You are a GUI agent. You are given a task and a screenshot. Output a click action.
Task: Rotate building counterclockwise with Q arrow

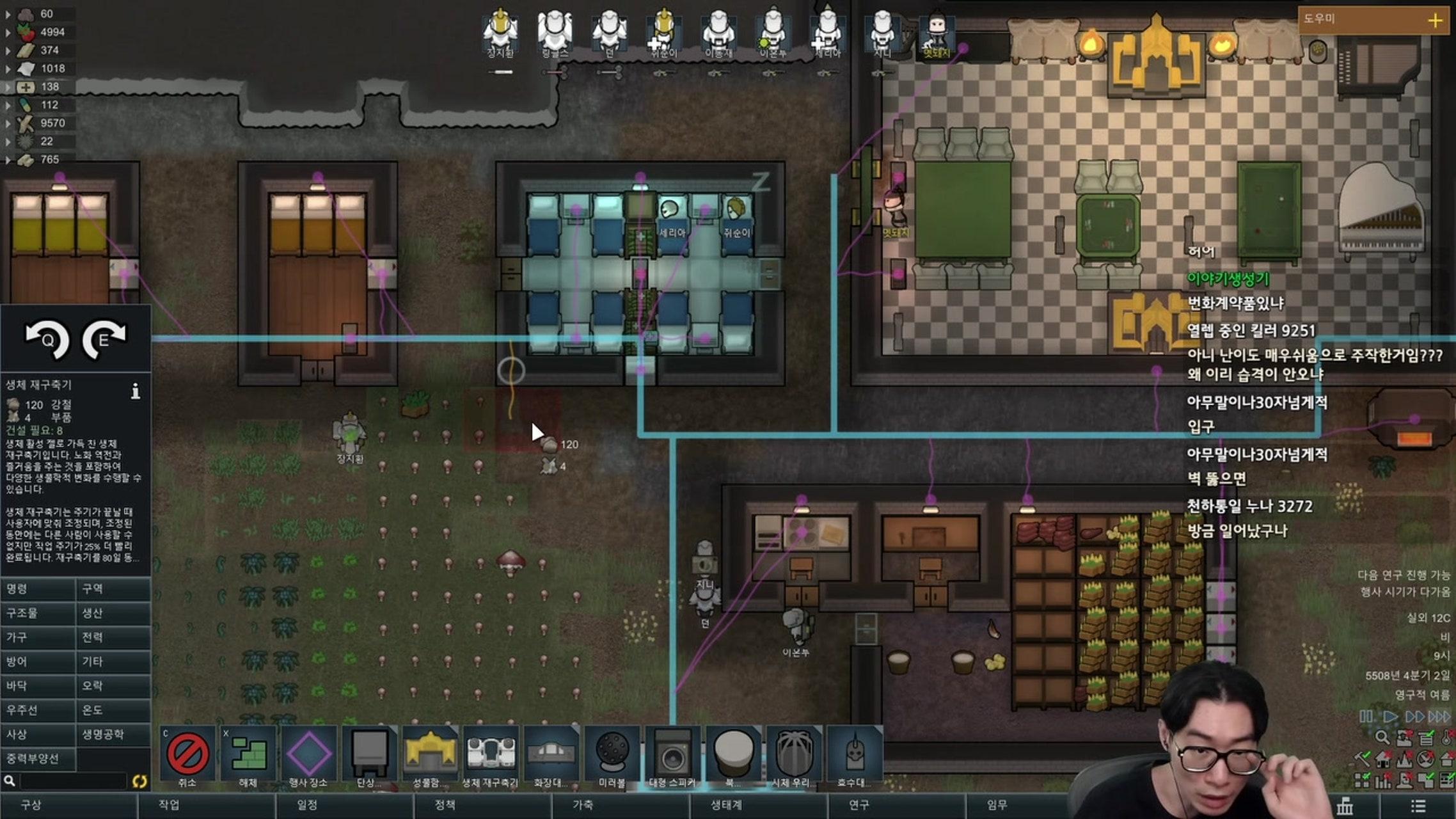47,338
